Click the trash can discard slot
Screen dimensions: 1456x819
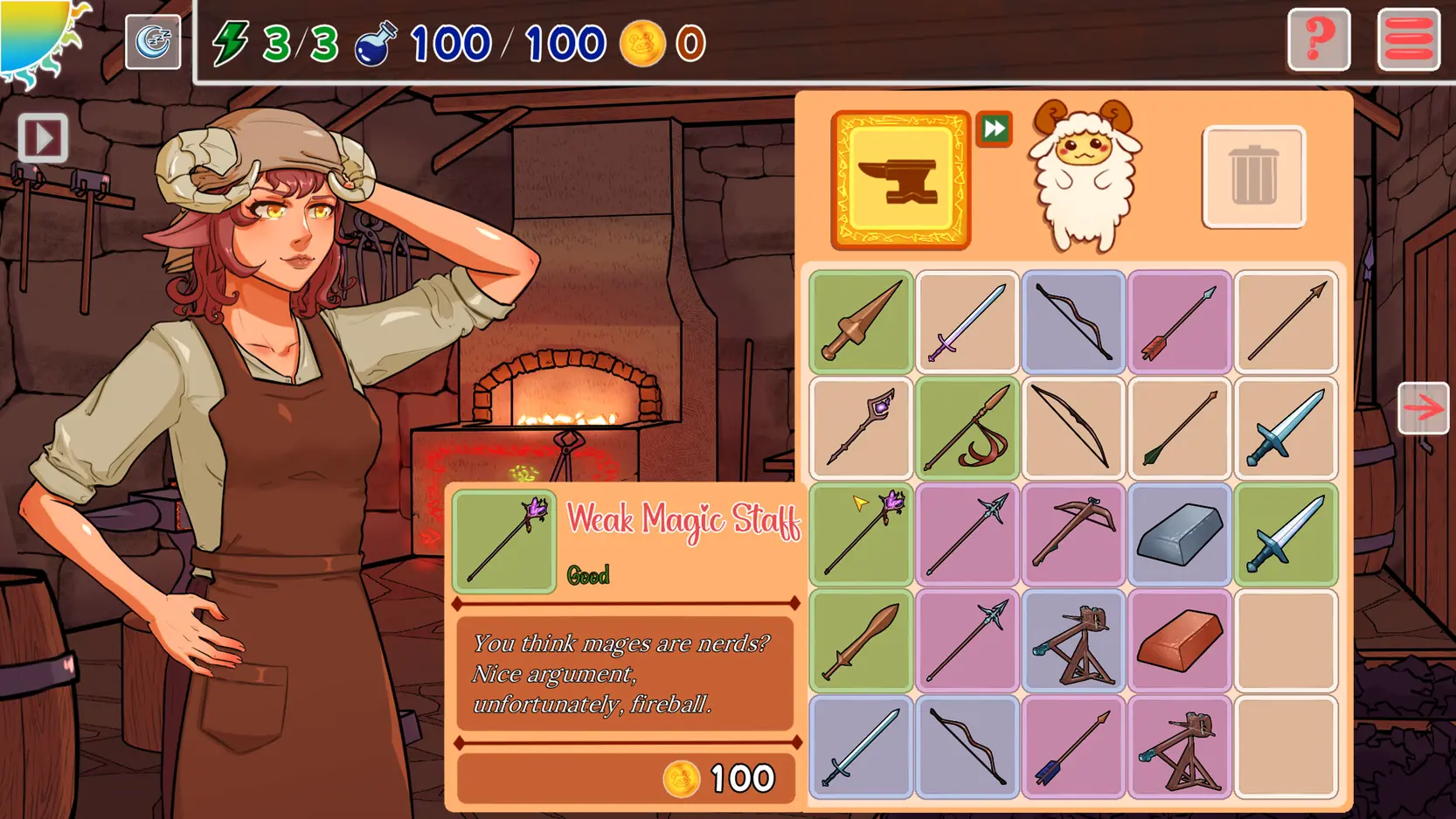(1253, 177)
